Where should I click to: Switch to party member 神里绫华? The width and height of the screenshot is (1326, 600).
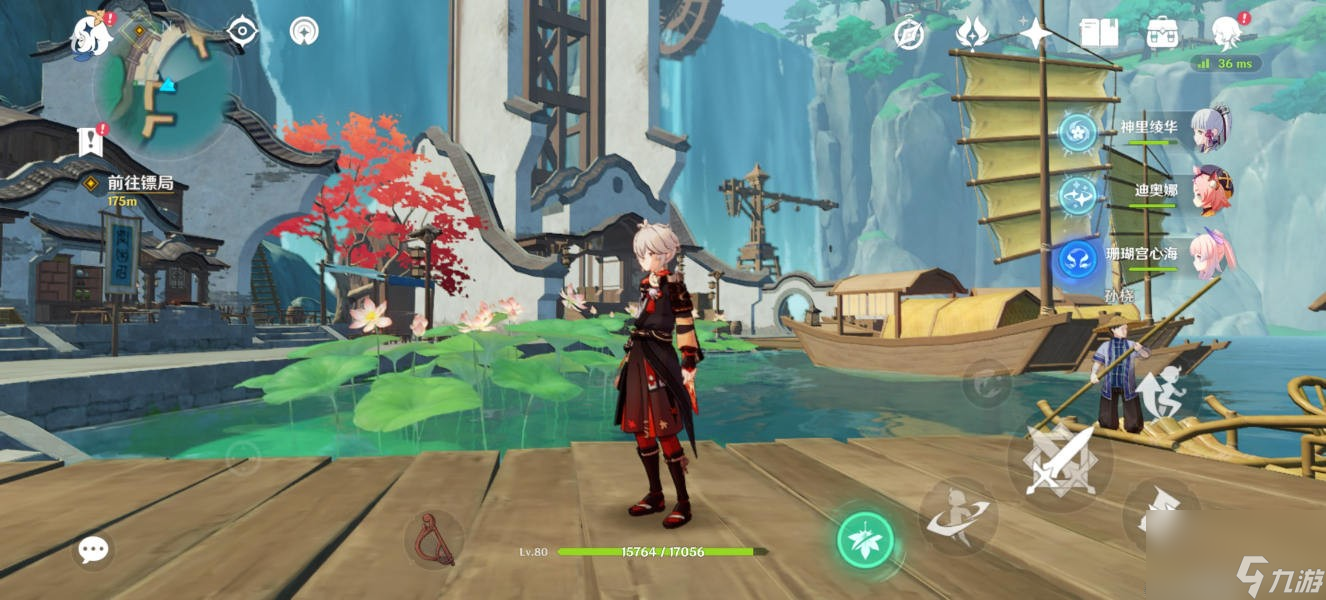tap(1211, 130)
